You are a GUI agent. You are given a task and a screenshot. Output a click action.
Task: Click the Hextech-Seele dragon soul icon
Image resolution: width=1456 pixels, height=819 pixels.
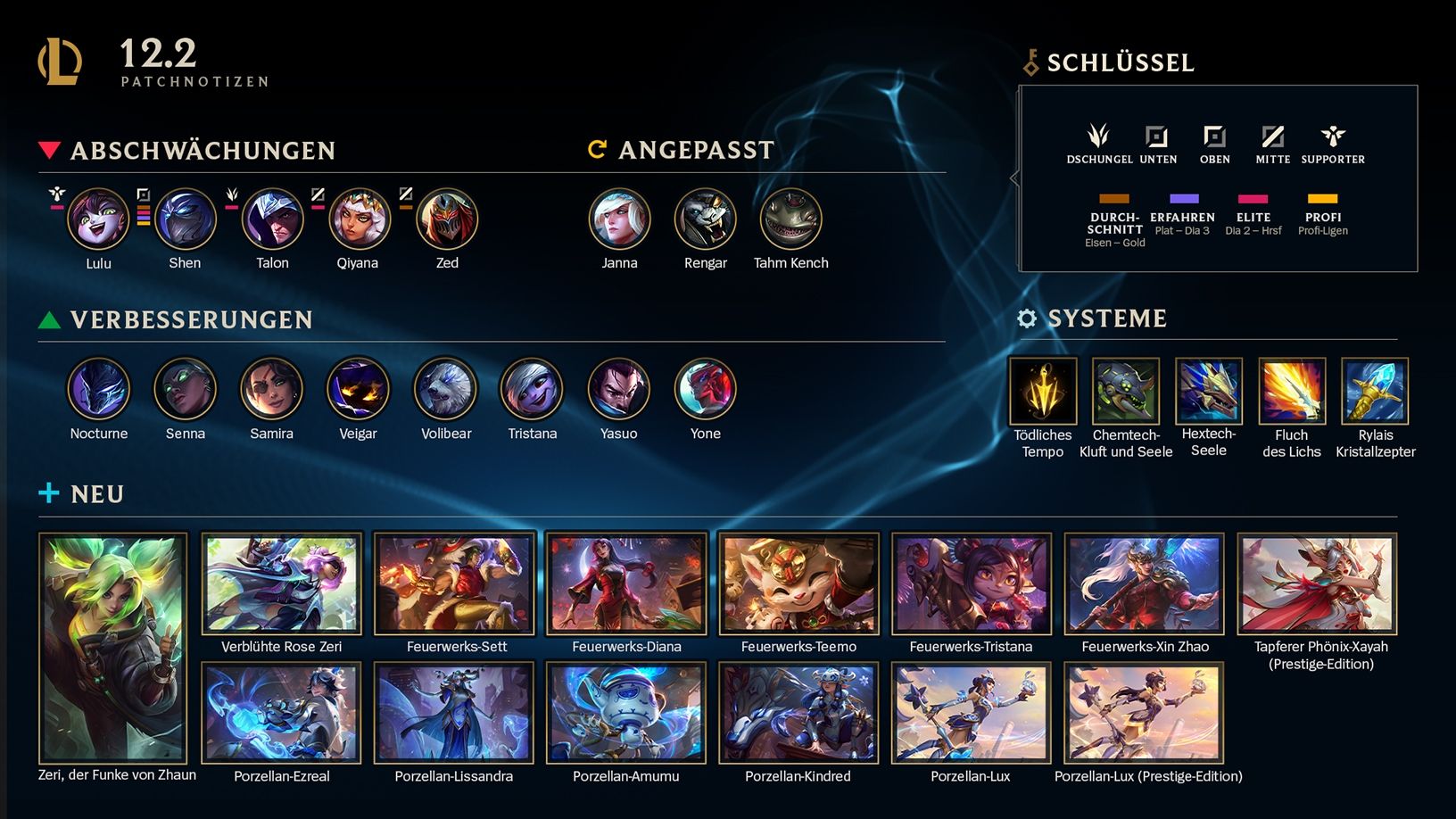point(1209,391)
